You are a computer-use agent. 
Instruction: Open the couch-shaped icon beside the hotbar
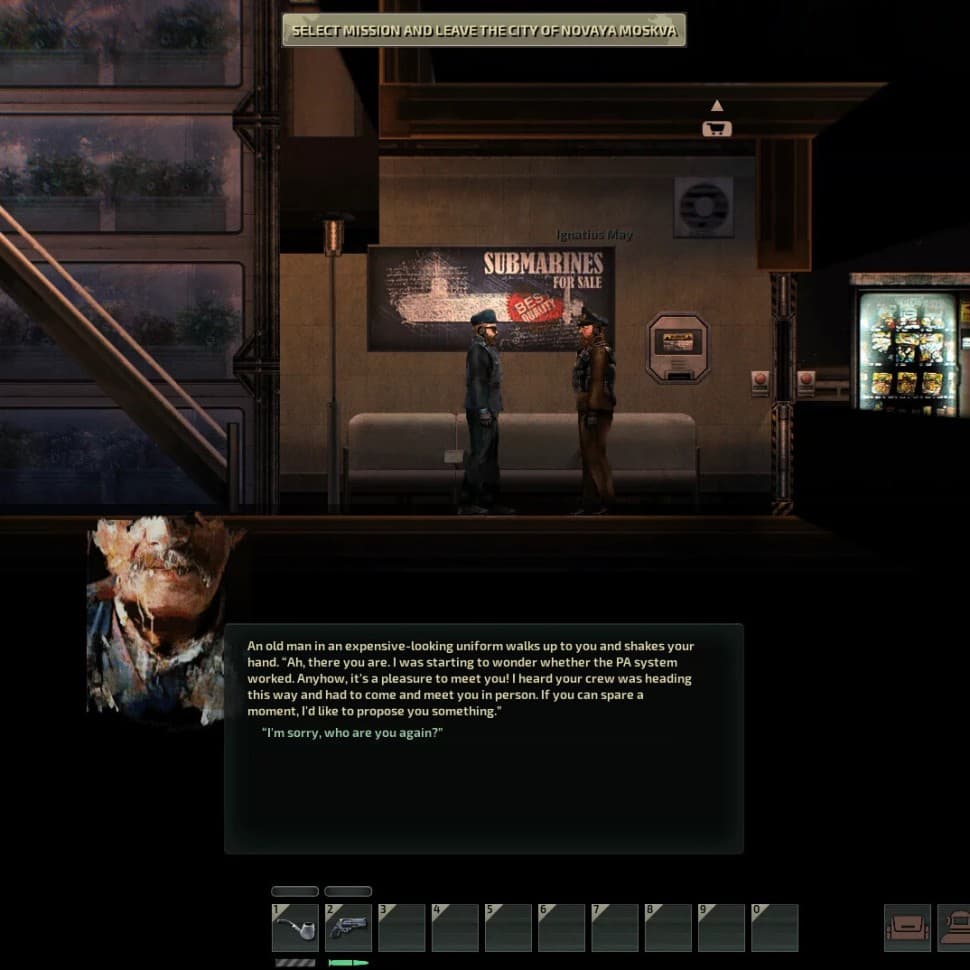tap(906, 928)
